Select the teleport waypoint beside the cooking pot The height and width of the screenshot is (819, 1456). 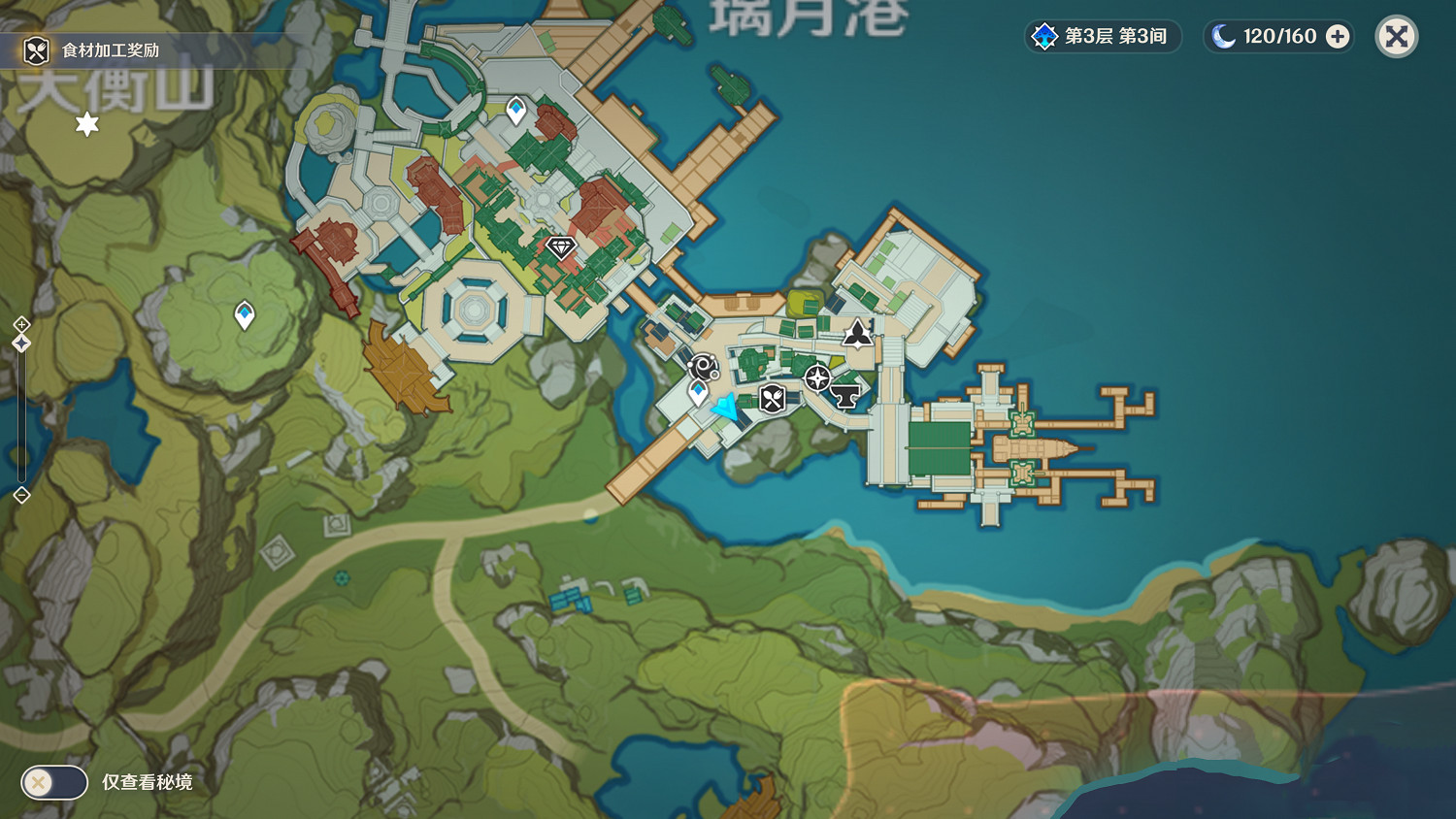(x=697, y=391)
